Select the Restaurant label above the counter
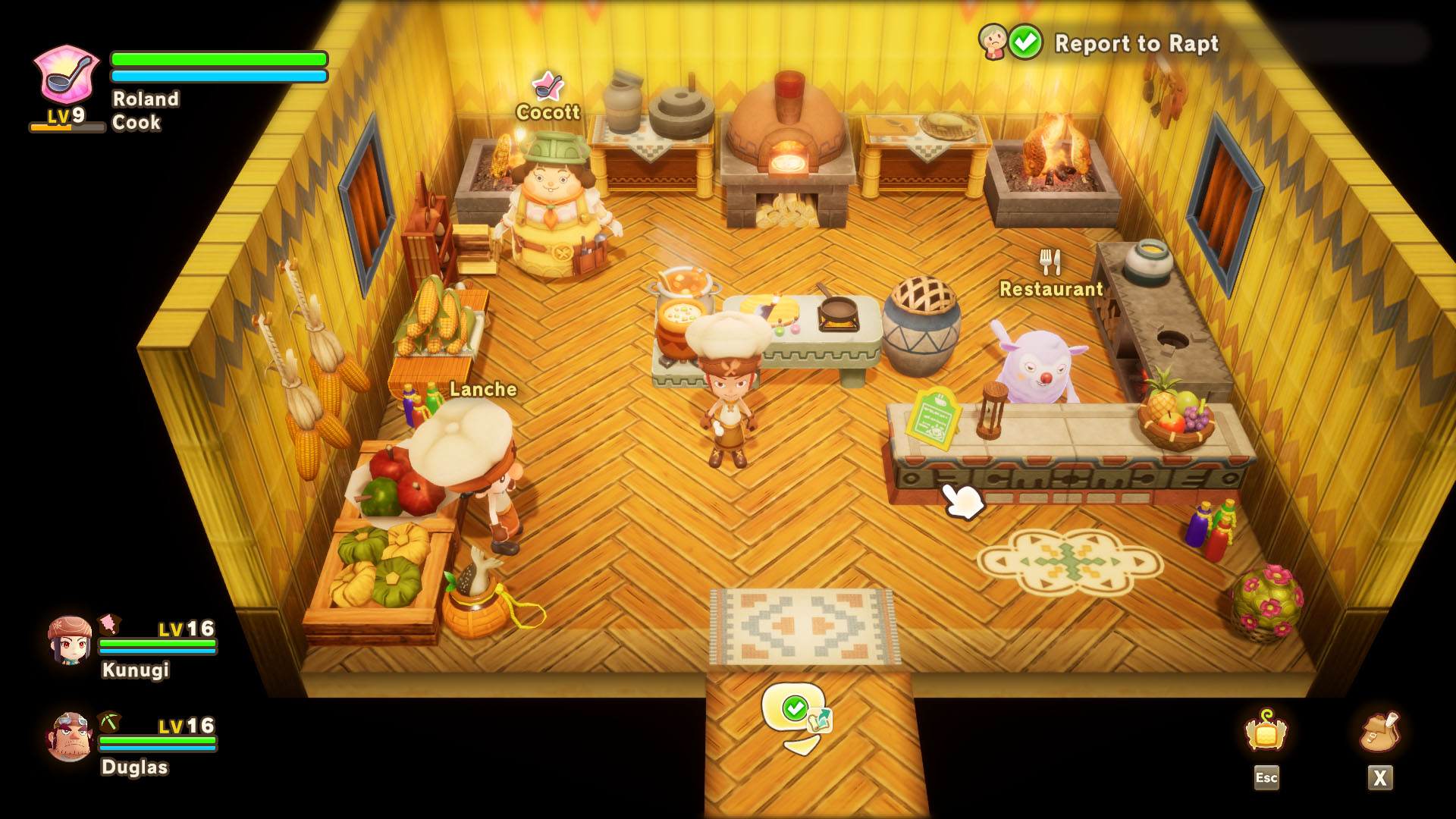The height and width of the screenshot is (819, 1456). tap(1050, 289)
